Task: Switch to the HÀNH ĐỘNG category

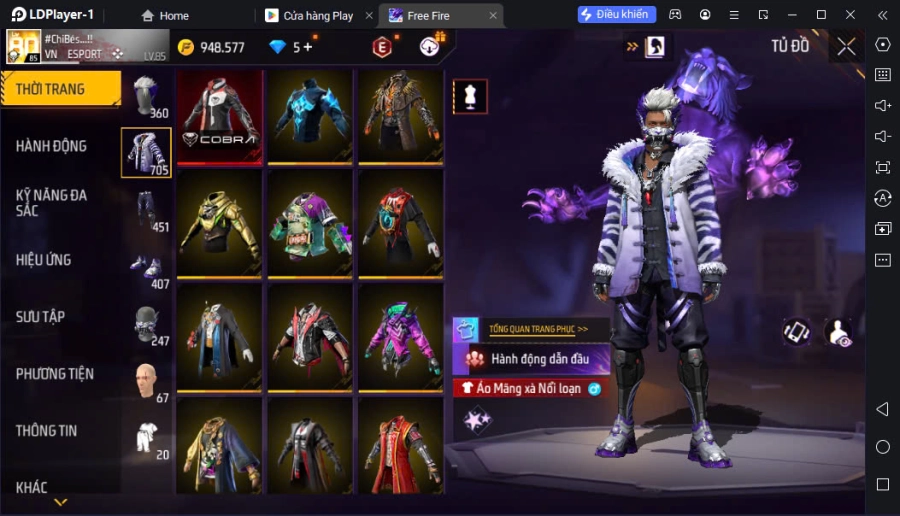Action: pyautogui.click(x=52, y=146)
